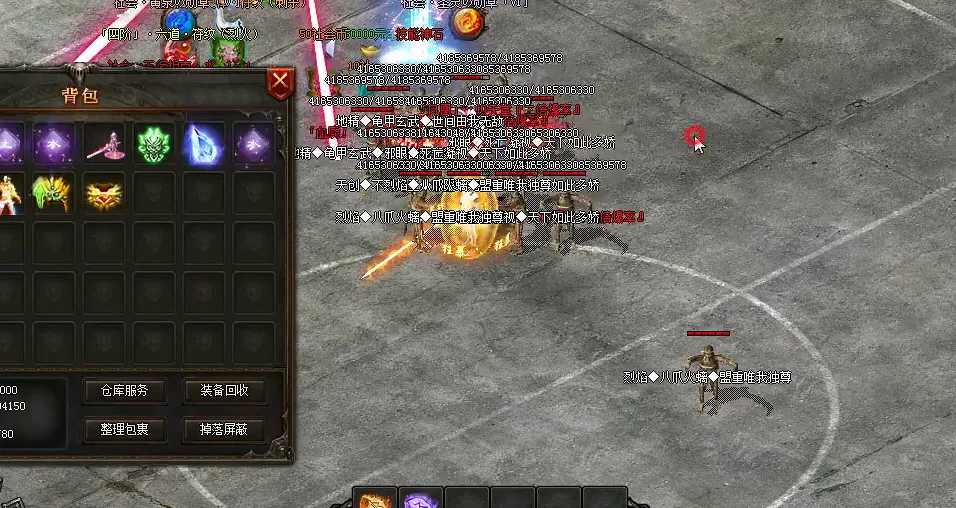Pick the blue crystal shard item
Viewport: 956px width, 508px height.
click(204, 144)
